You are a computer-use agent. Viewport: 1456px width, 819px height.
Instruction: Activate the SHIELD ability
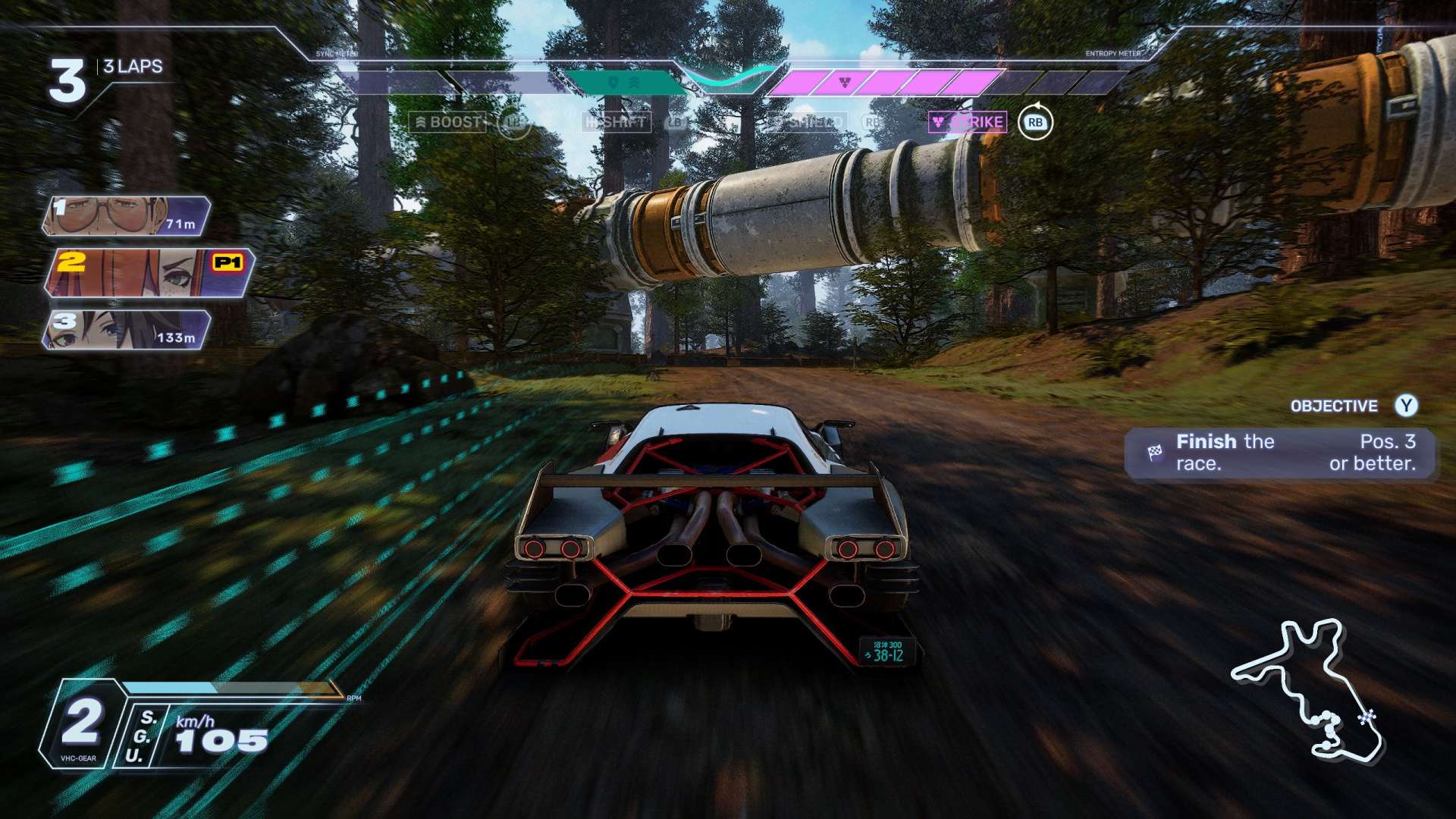coord(807,122)
